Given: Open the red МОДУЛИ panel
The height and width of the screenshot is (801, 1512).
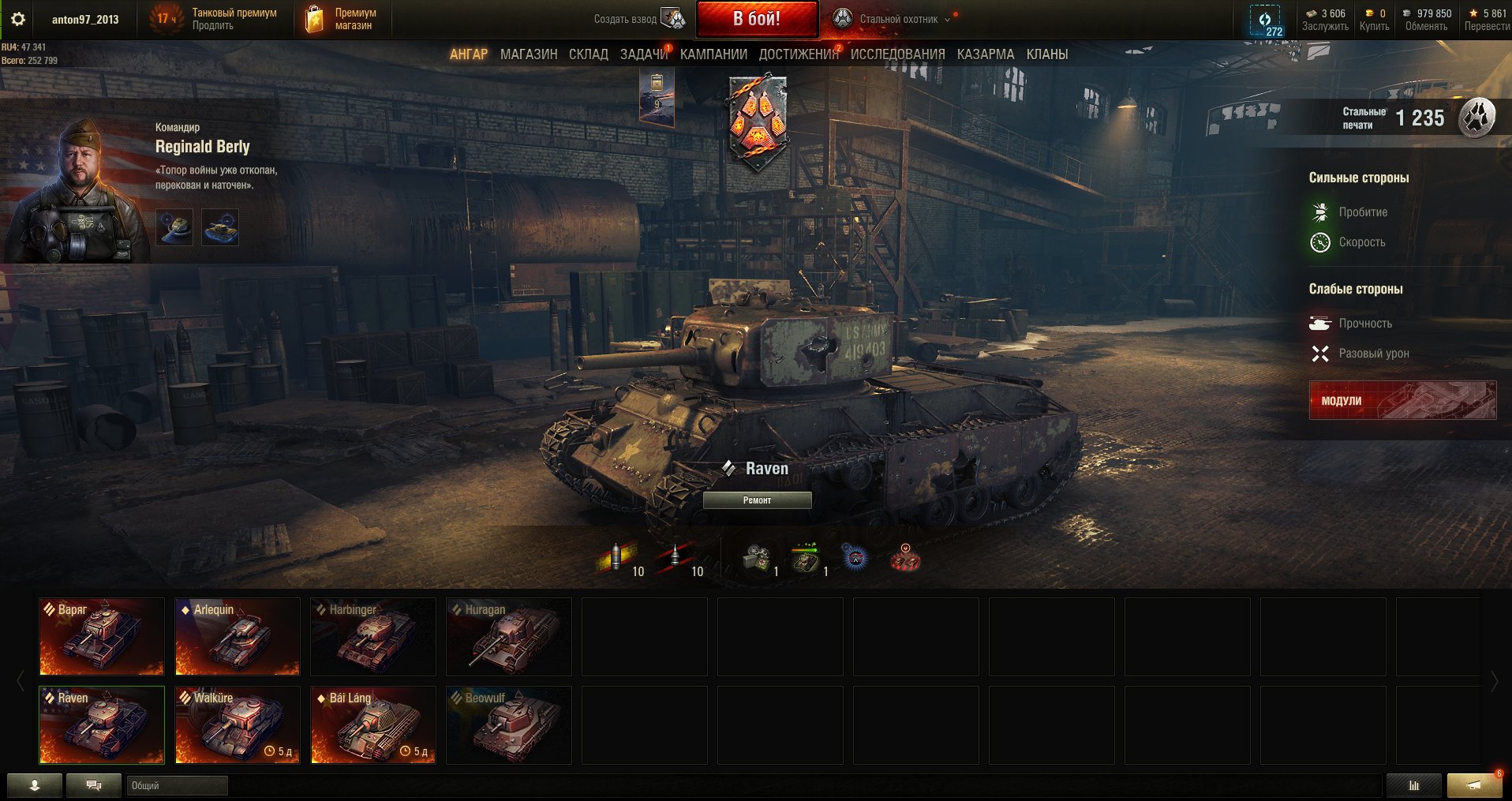Looking at the screenshot, I should (1402, 400).
